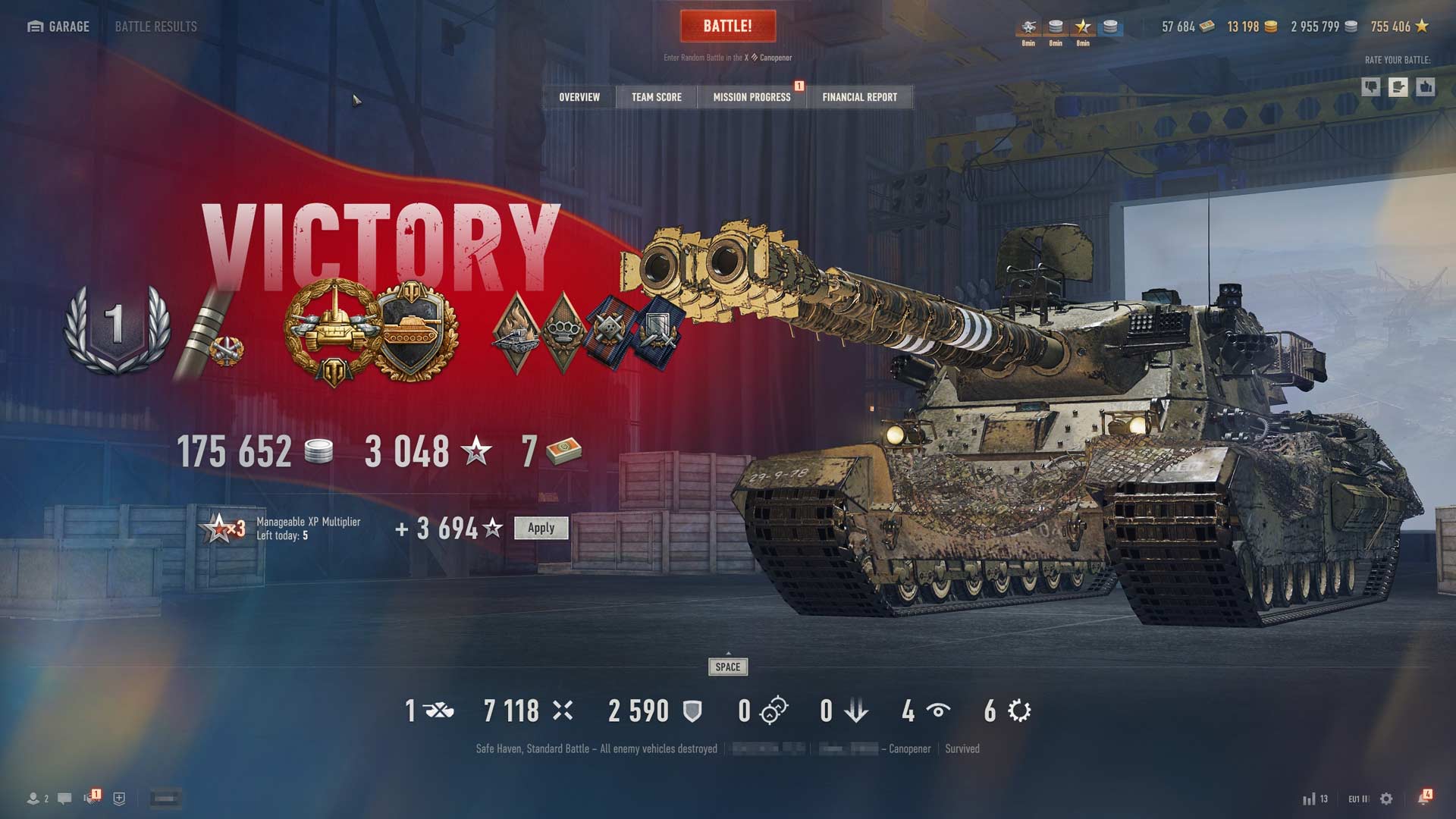The image size is (1456, 819).
Task: Rate the battle with thumbs up
Action: click(1426, 87)
